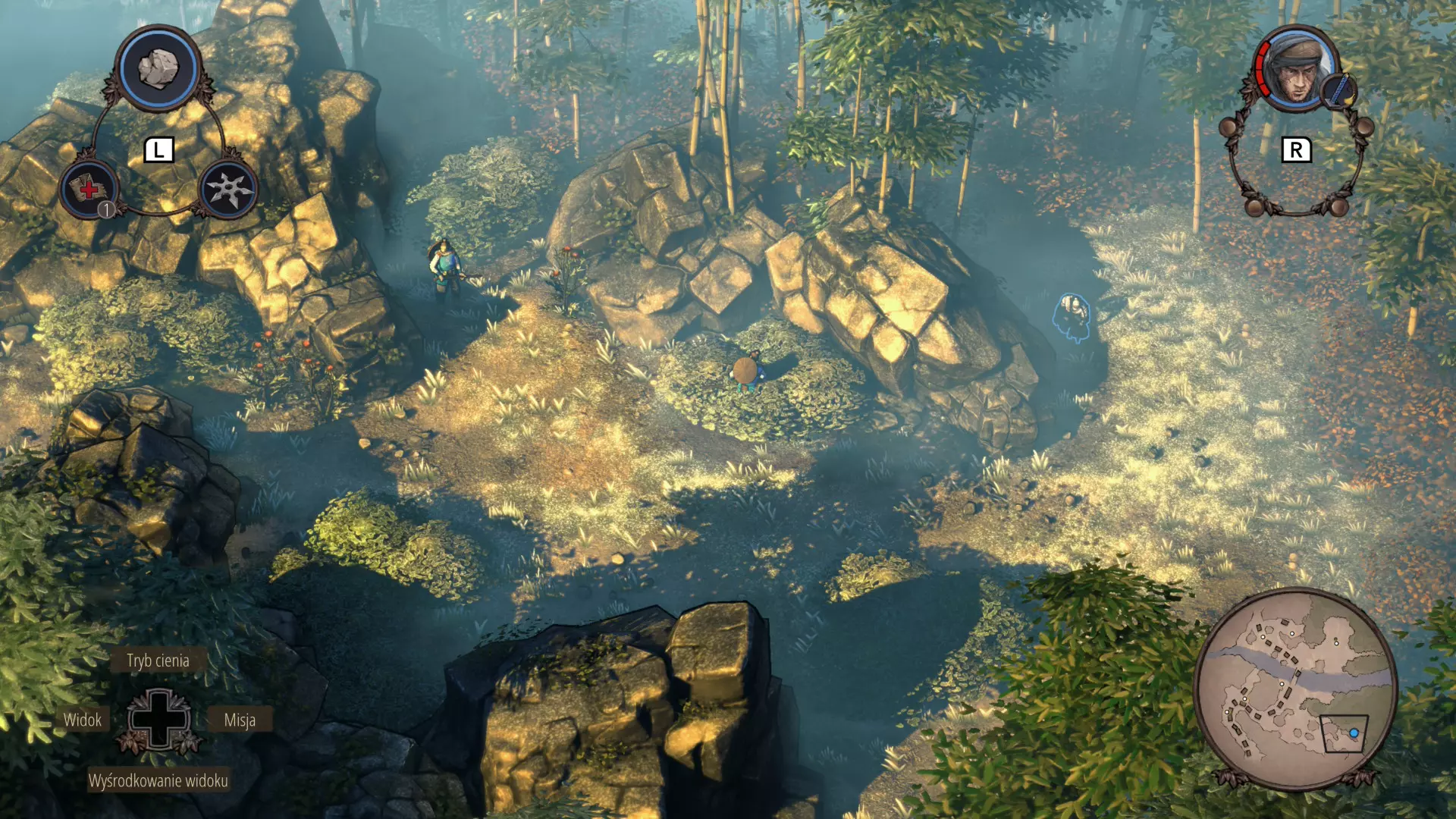Toggle Tryb cienia shadow mode
This screenshot has height=819, width=1456.
point(158,661)
